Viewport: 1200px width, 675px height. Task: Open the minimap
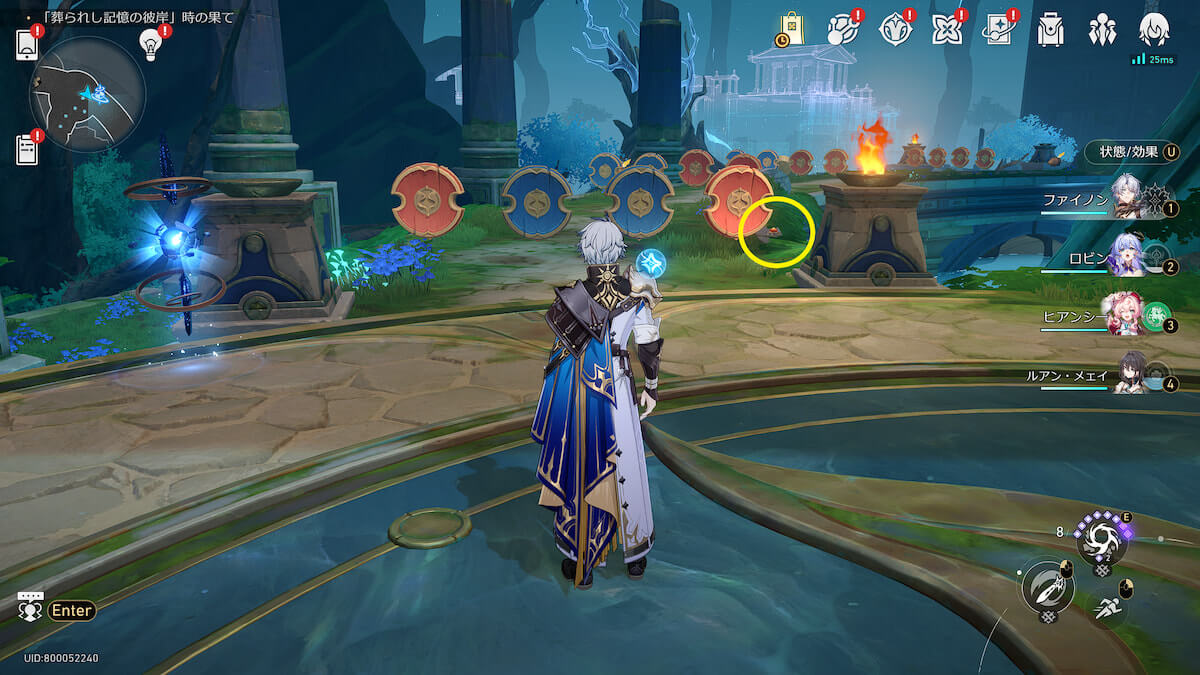88,93
